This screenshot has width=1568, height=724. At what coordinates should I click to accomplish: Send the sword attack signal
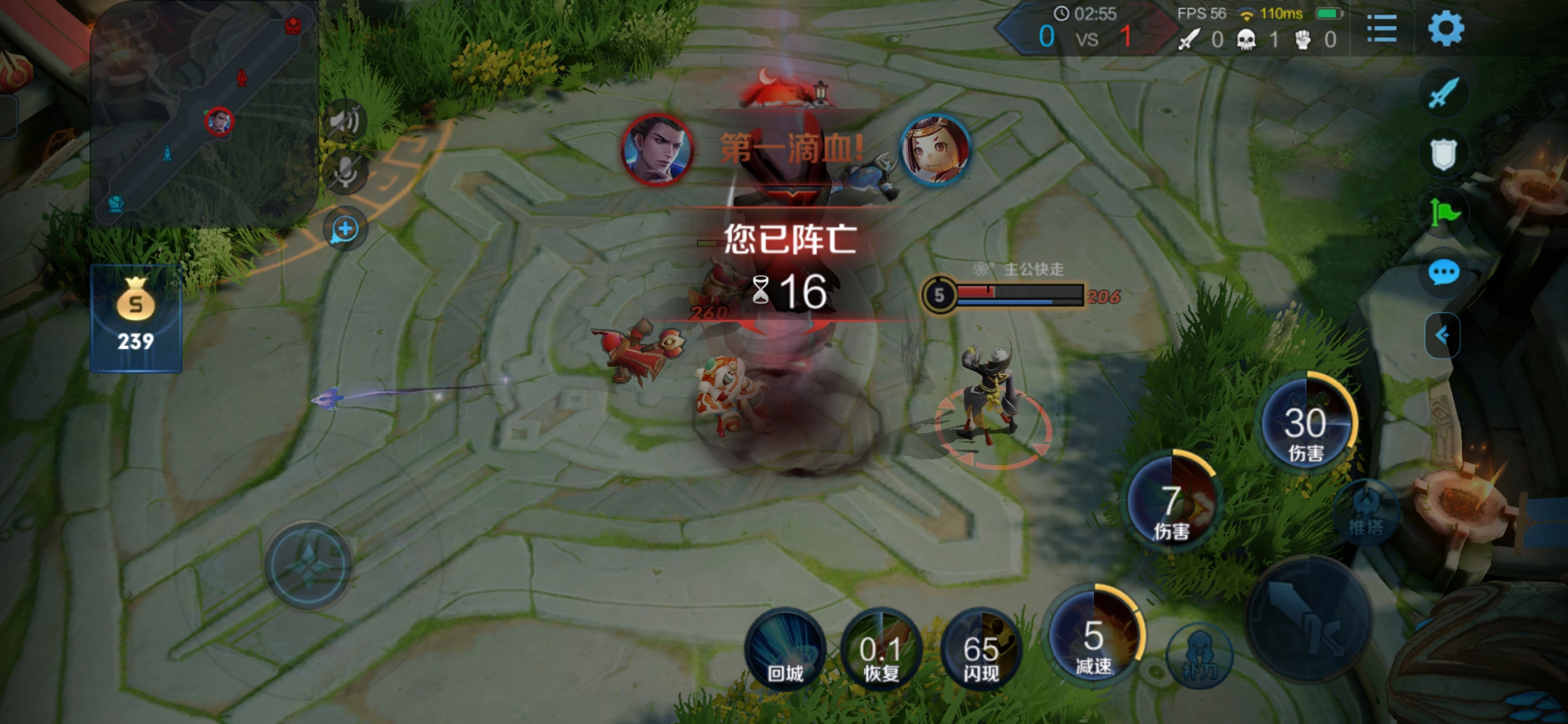1443,93
